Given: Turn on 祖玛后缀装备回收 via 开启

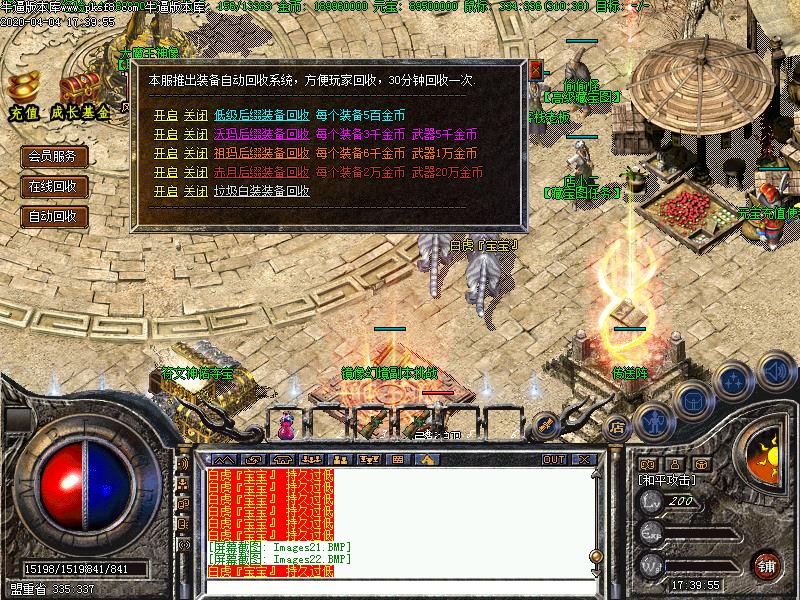Looking at the screenshot, I should coord(165,153).
